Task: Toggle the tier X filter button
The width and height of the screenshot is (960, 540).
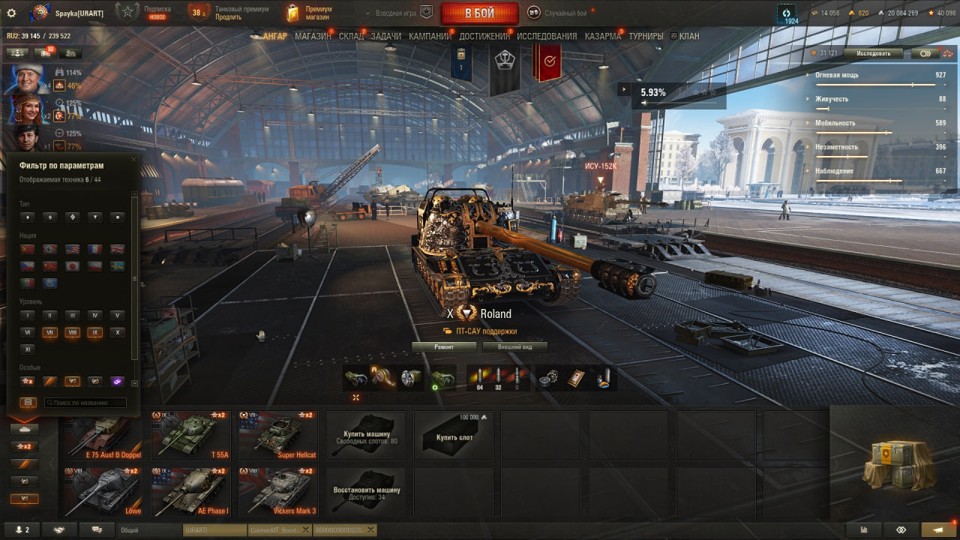Action: click(118, 332)
